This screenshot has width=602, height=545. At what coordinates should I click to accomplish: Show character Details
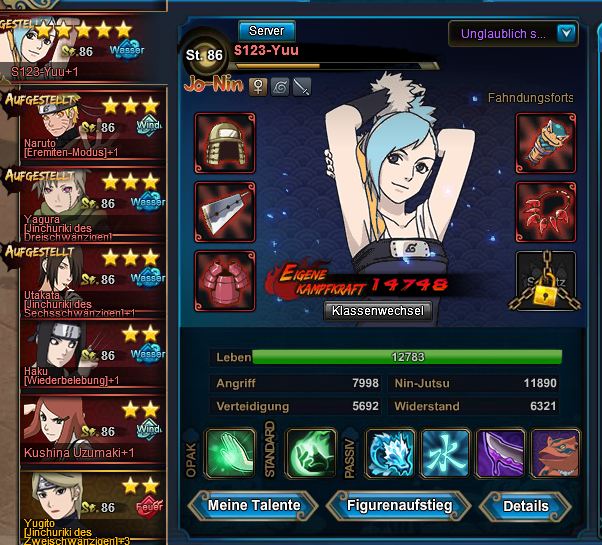pyautogui.click(x=525, y=506)
